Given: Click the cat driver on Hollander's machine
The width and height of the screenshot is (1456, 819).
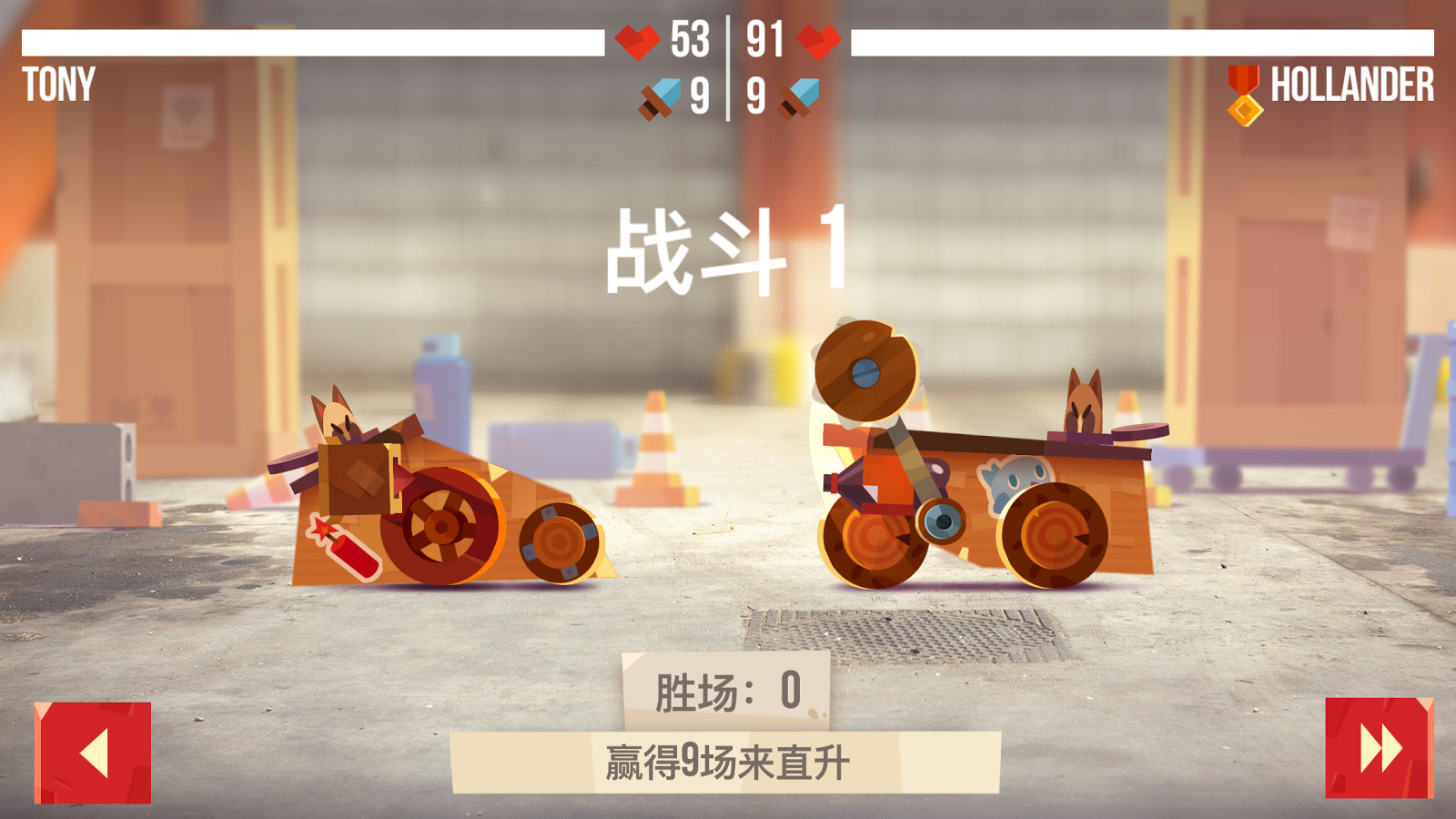Looking at the screenshot, I should coord(1015,477).
